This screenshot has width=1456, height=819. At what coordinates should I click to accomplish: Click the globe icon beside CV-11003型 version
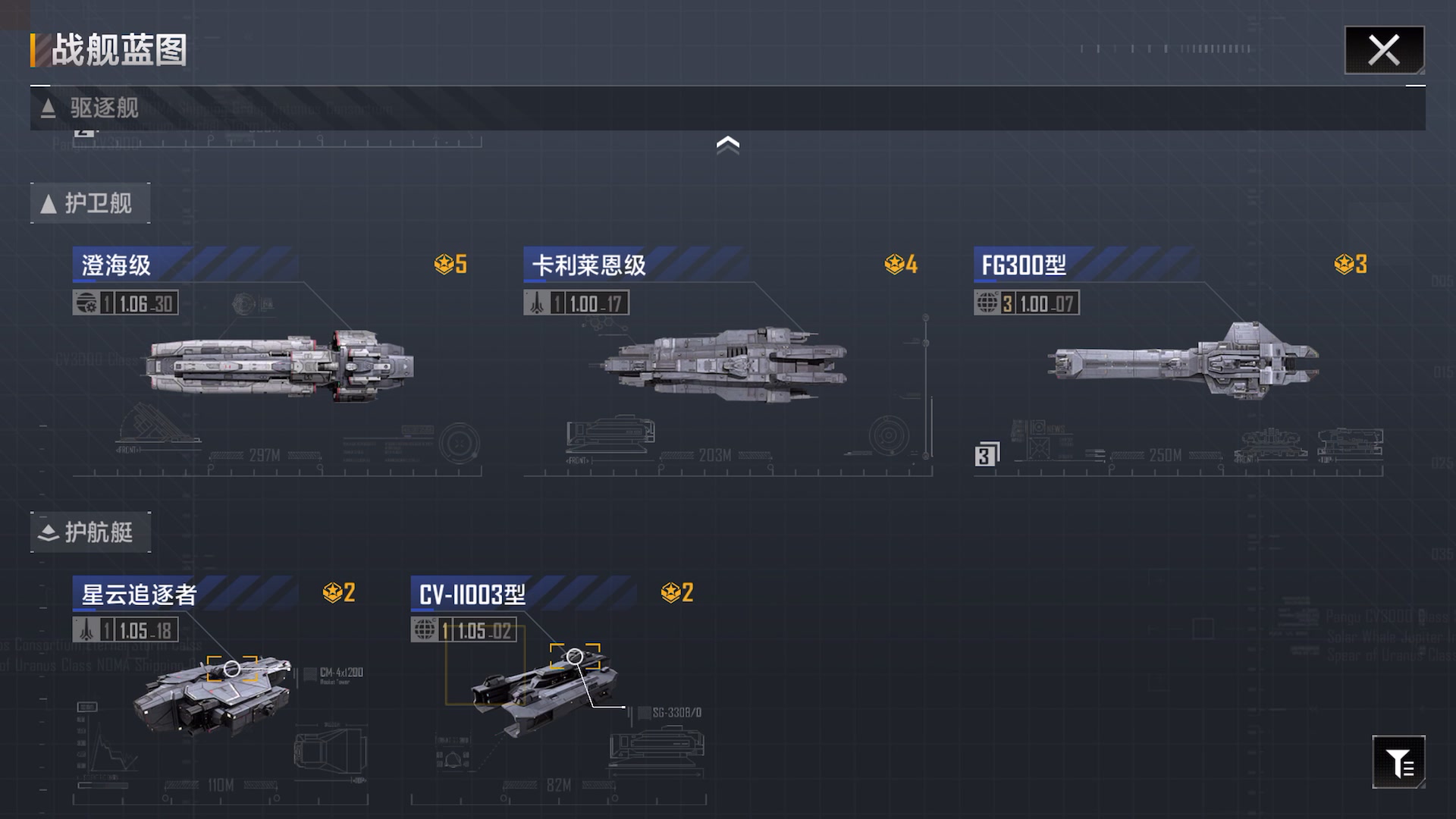tap(425, 630)
